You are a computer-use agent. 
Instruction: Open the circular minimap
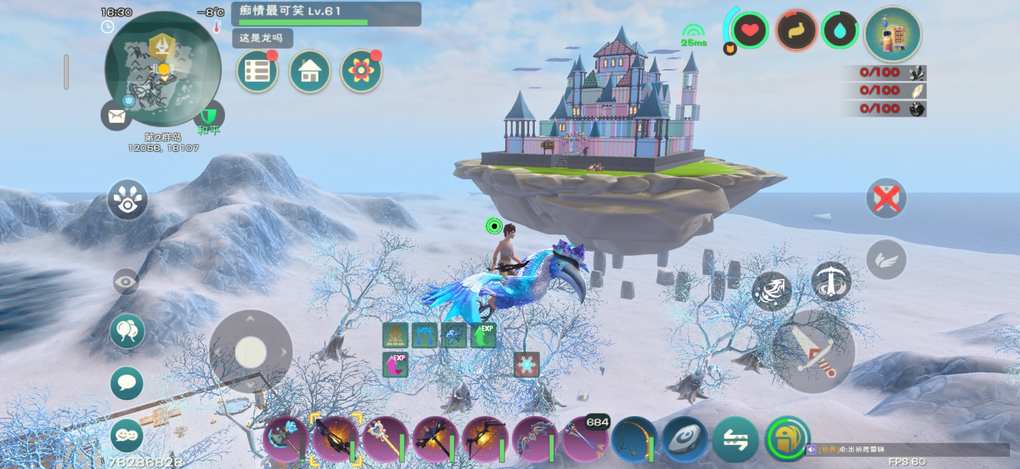[x=163, y=68]
